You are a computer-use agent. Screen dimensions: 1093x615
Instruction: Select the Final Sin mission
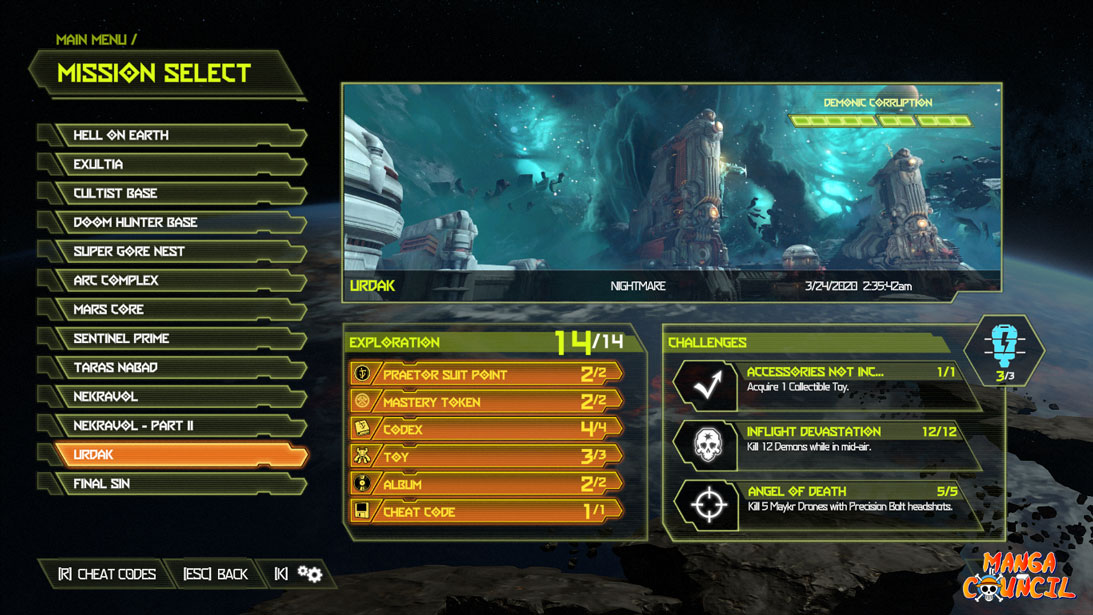(x=170, y=483)
